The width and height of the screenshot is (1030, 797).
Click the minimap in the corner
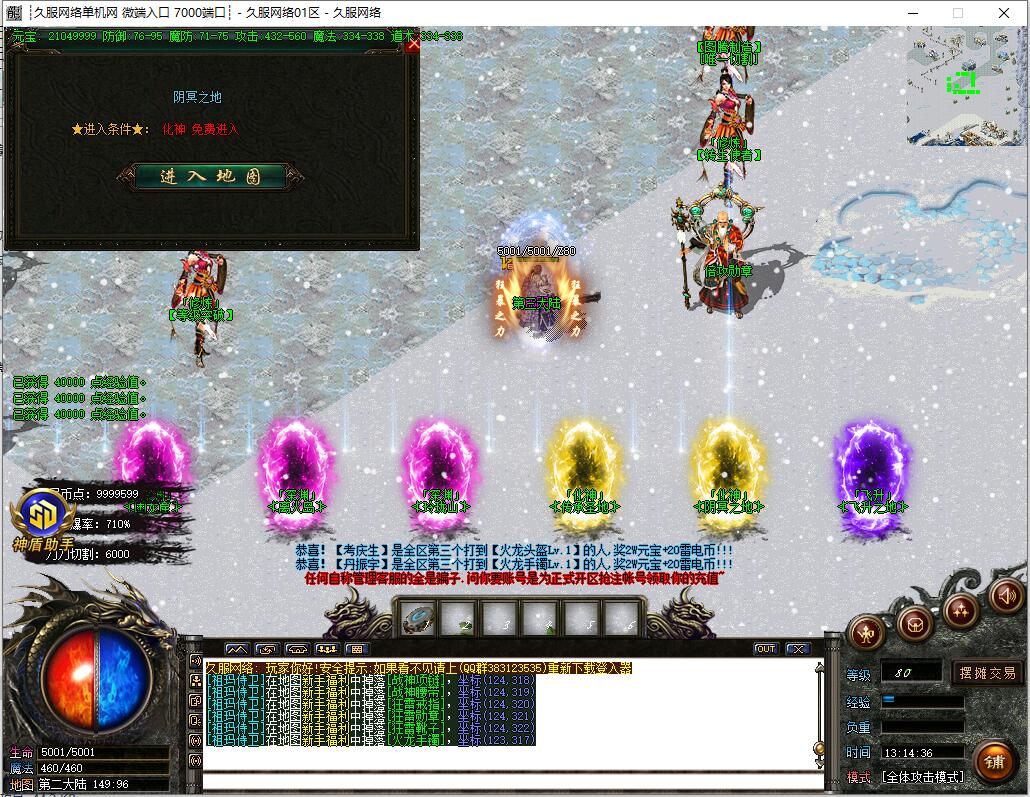pyautogui.click(x=964, y=86)
